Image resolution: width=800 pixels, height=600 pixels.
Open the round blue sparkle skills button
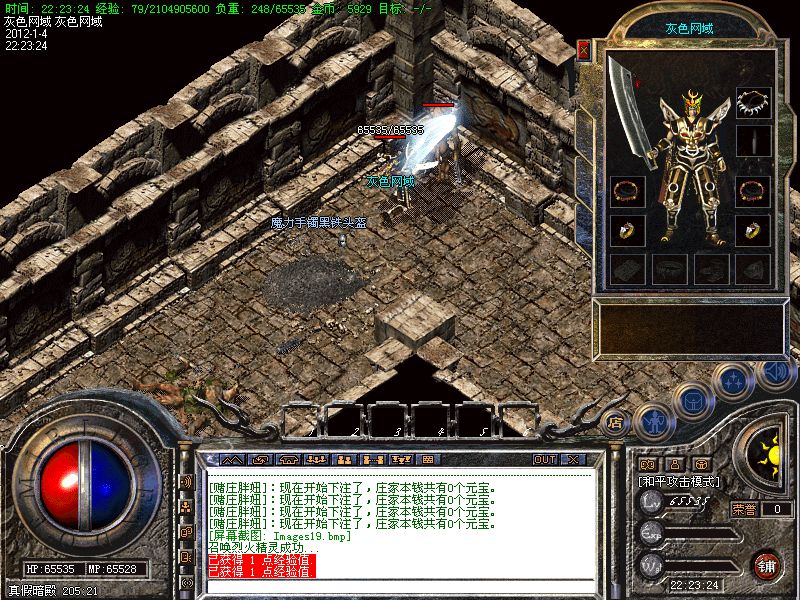click(x=735, y=381)
